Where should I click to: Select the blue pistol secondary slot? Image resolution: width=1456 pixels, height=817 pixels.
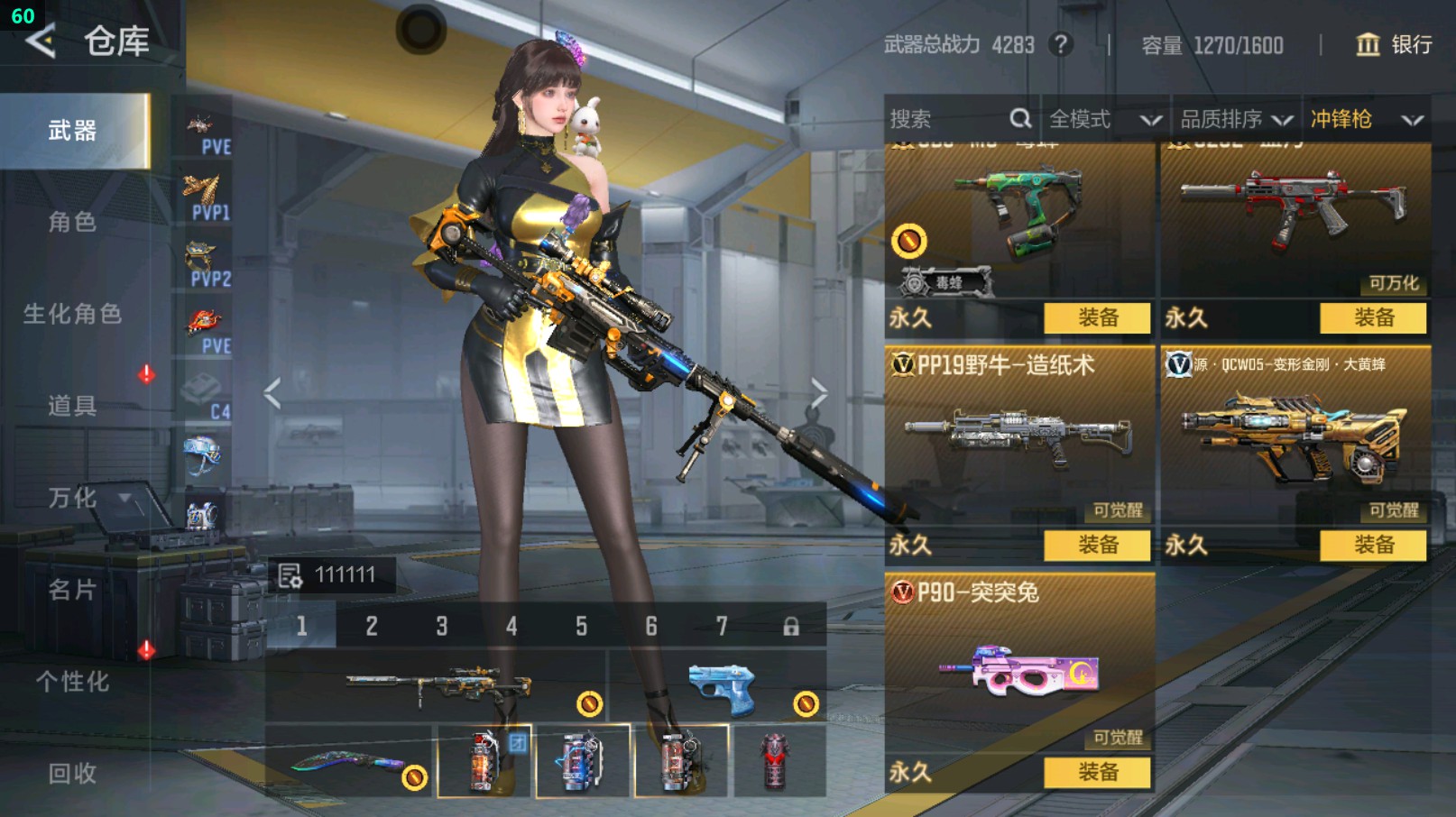coord(720,689)
